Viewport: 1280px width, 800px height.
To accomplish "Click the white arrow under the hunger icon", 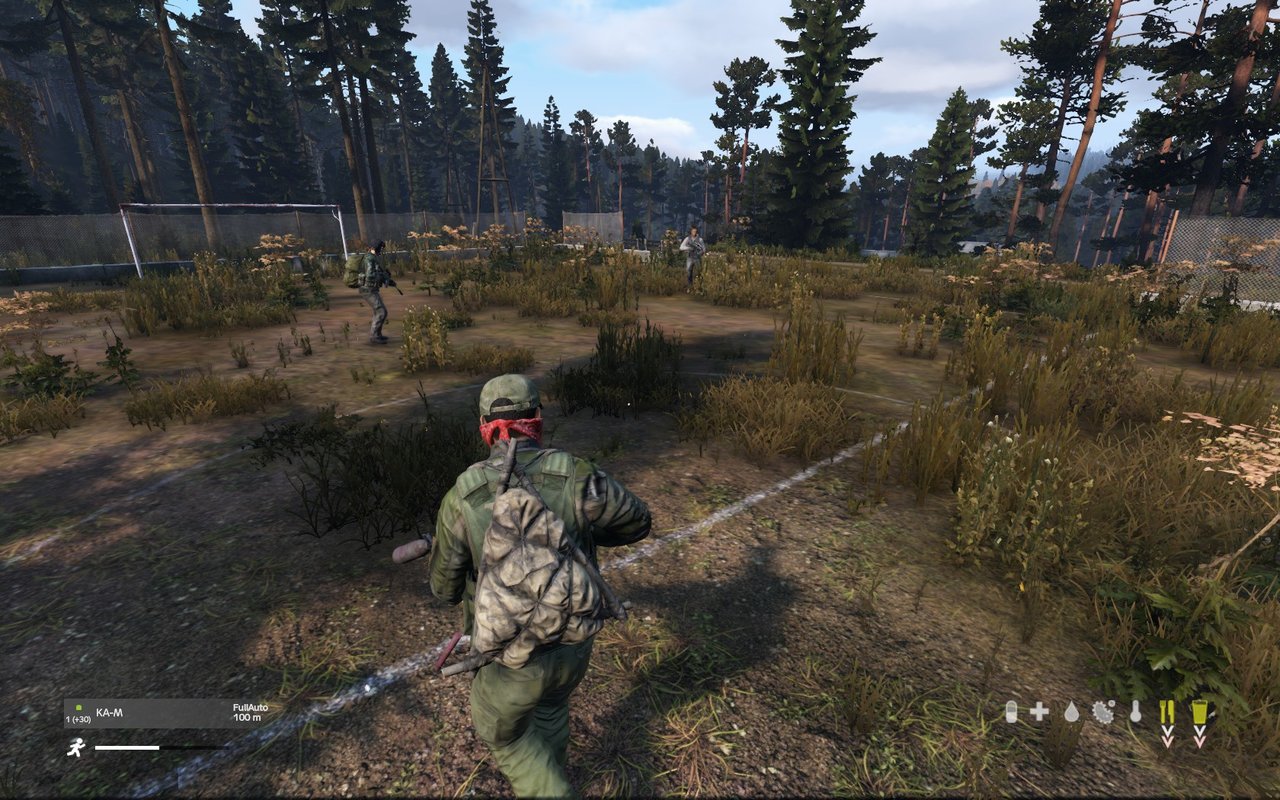I will 1168,731.
